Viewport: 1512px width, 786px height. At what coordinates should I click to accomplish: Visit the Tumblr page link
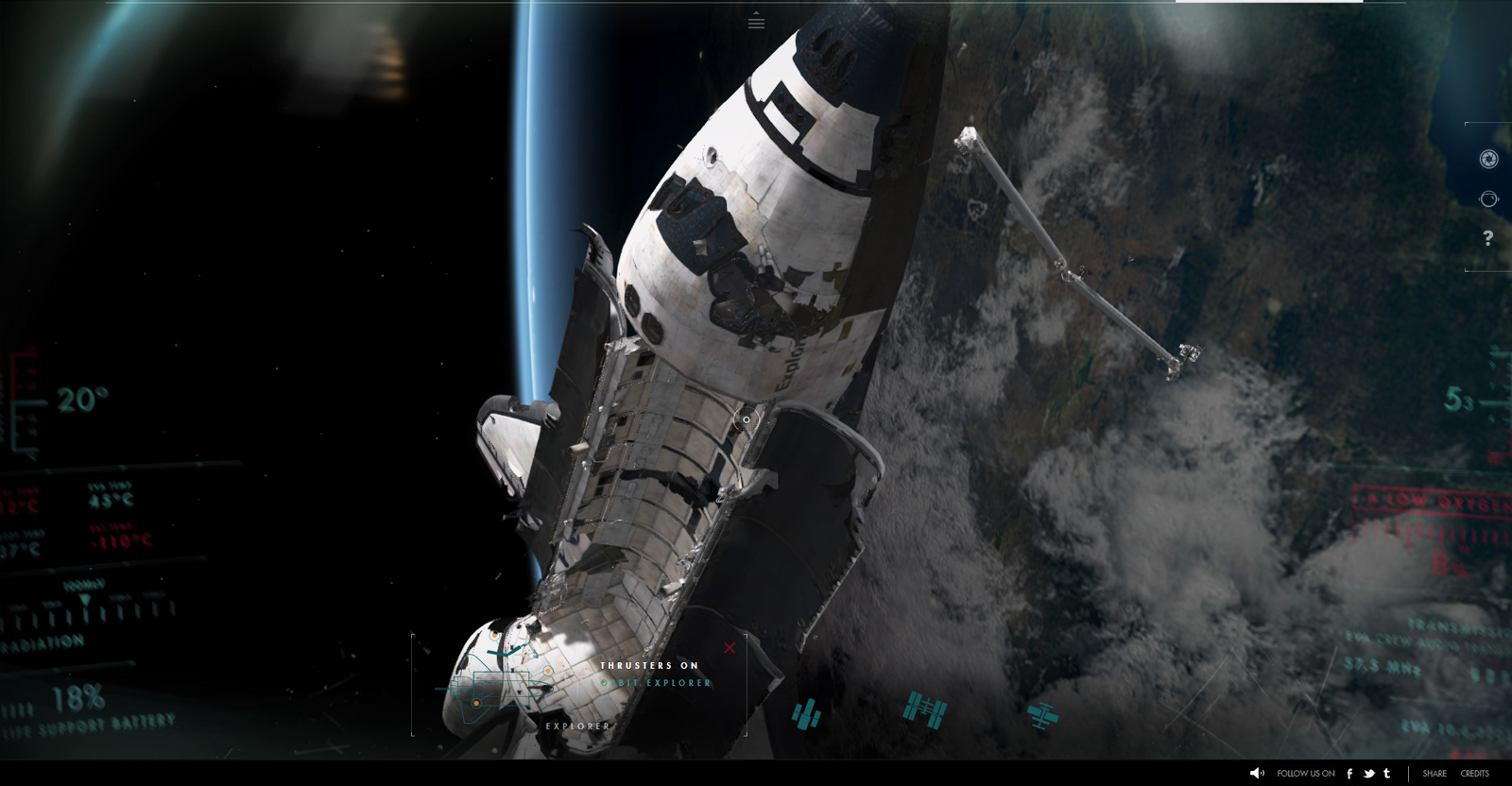point(1387,774)
